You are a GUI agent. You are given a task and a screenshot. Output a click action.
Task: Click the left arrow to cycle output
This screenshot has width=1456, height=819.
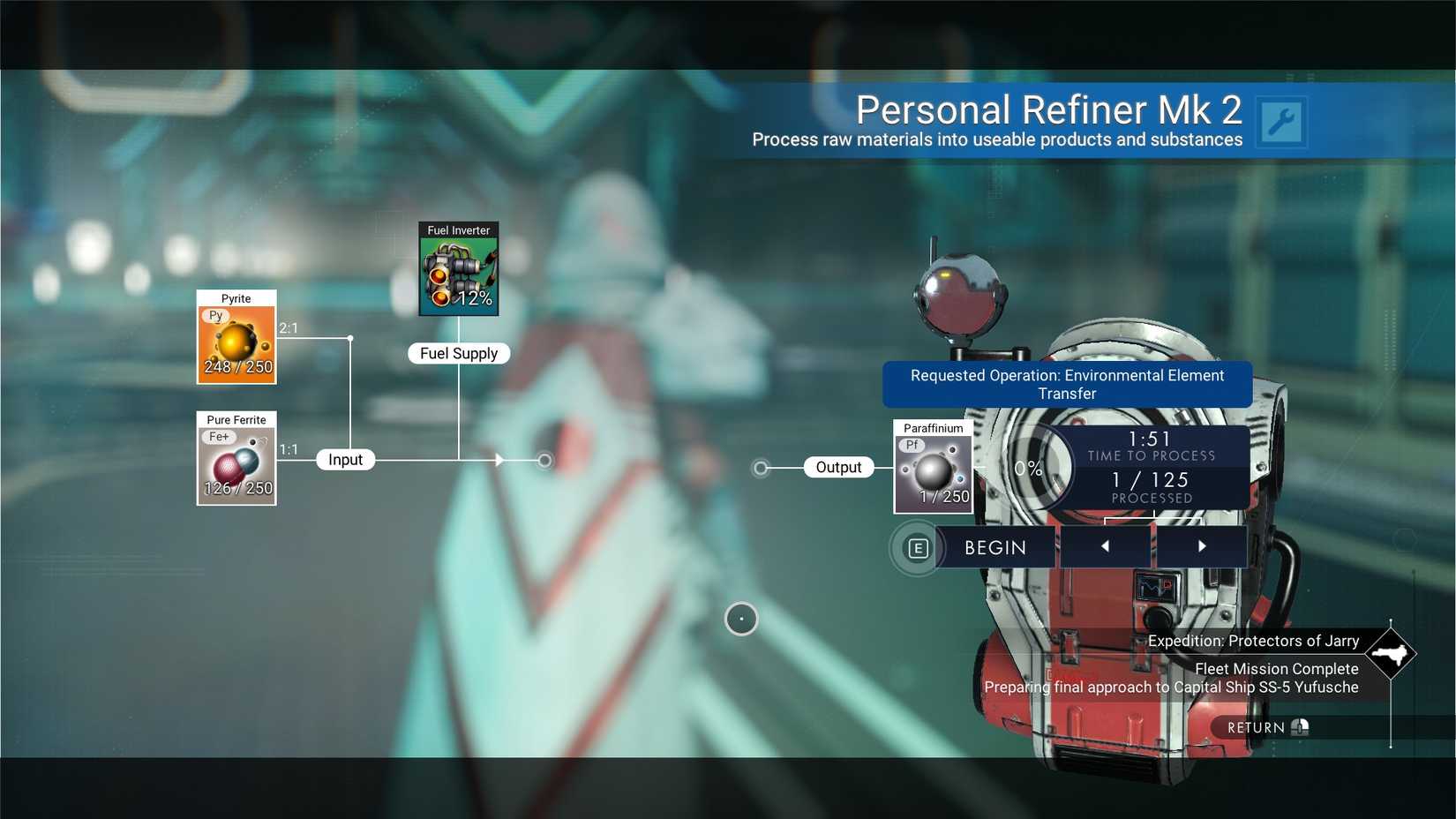(1106, 546)
